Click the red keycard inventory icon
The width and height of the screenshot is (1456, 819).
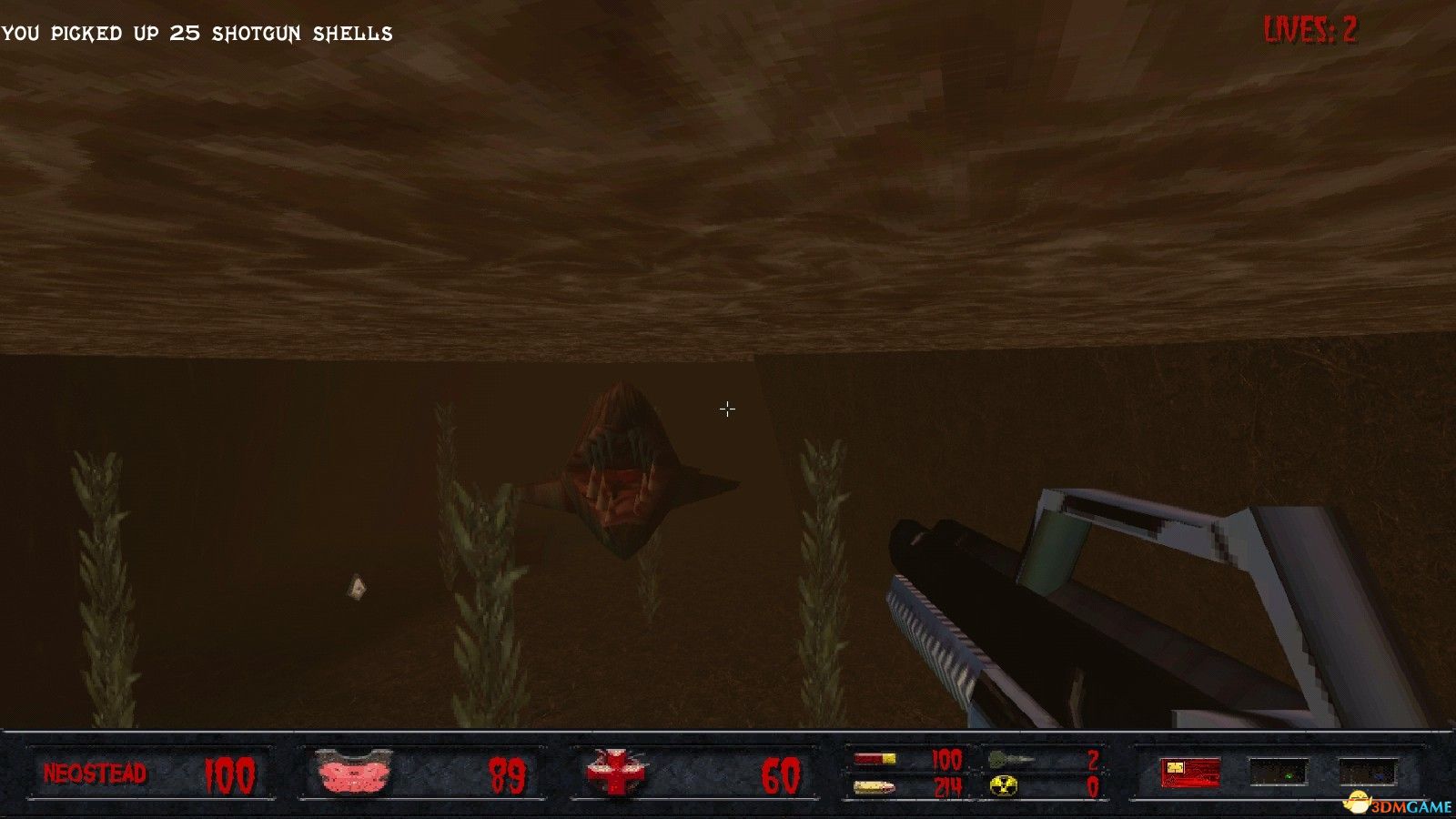coord(1189,772)
